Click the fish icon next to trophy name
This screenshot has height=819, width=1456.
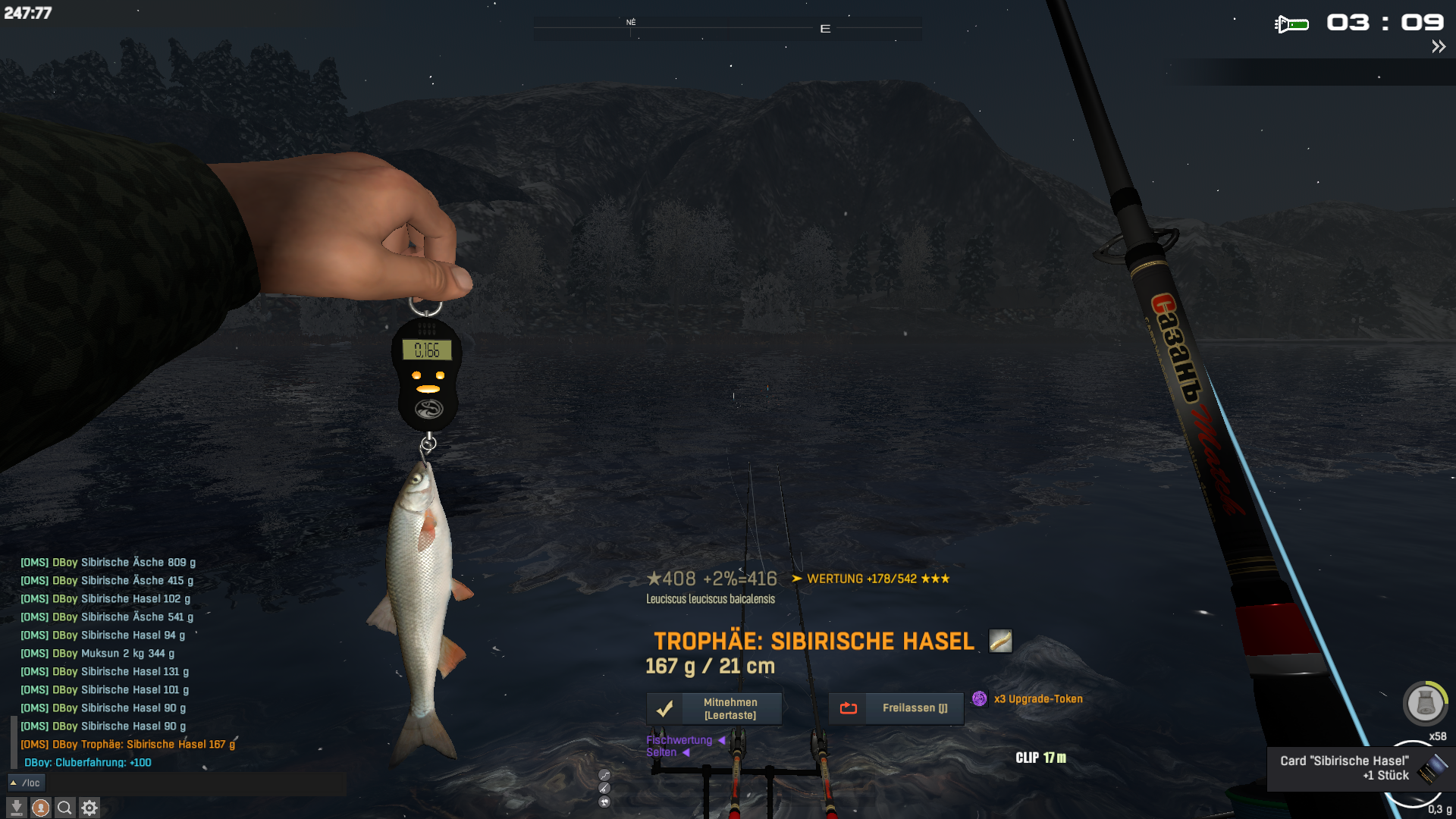pyautogui.click(x=1000, y=641)
